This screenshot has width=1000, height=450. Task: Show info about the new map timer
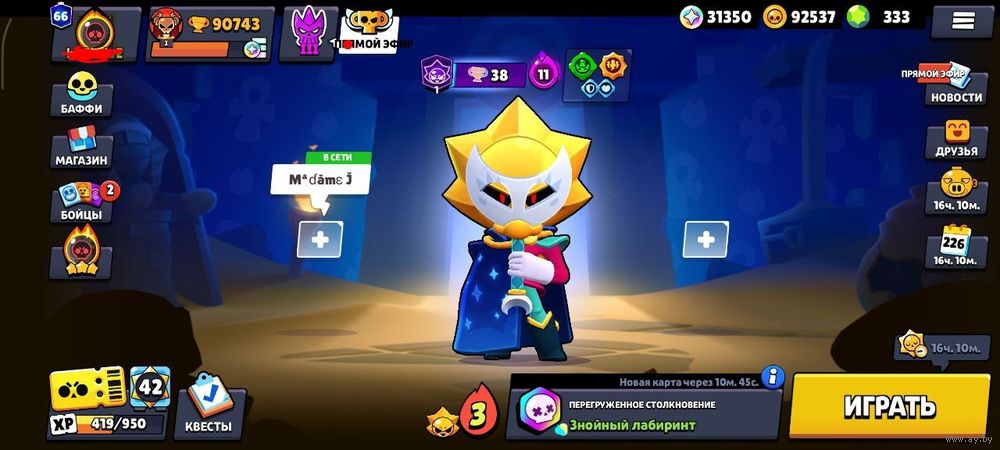[x=772, y=377]
